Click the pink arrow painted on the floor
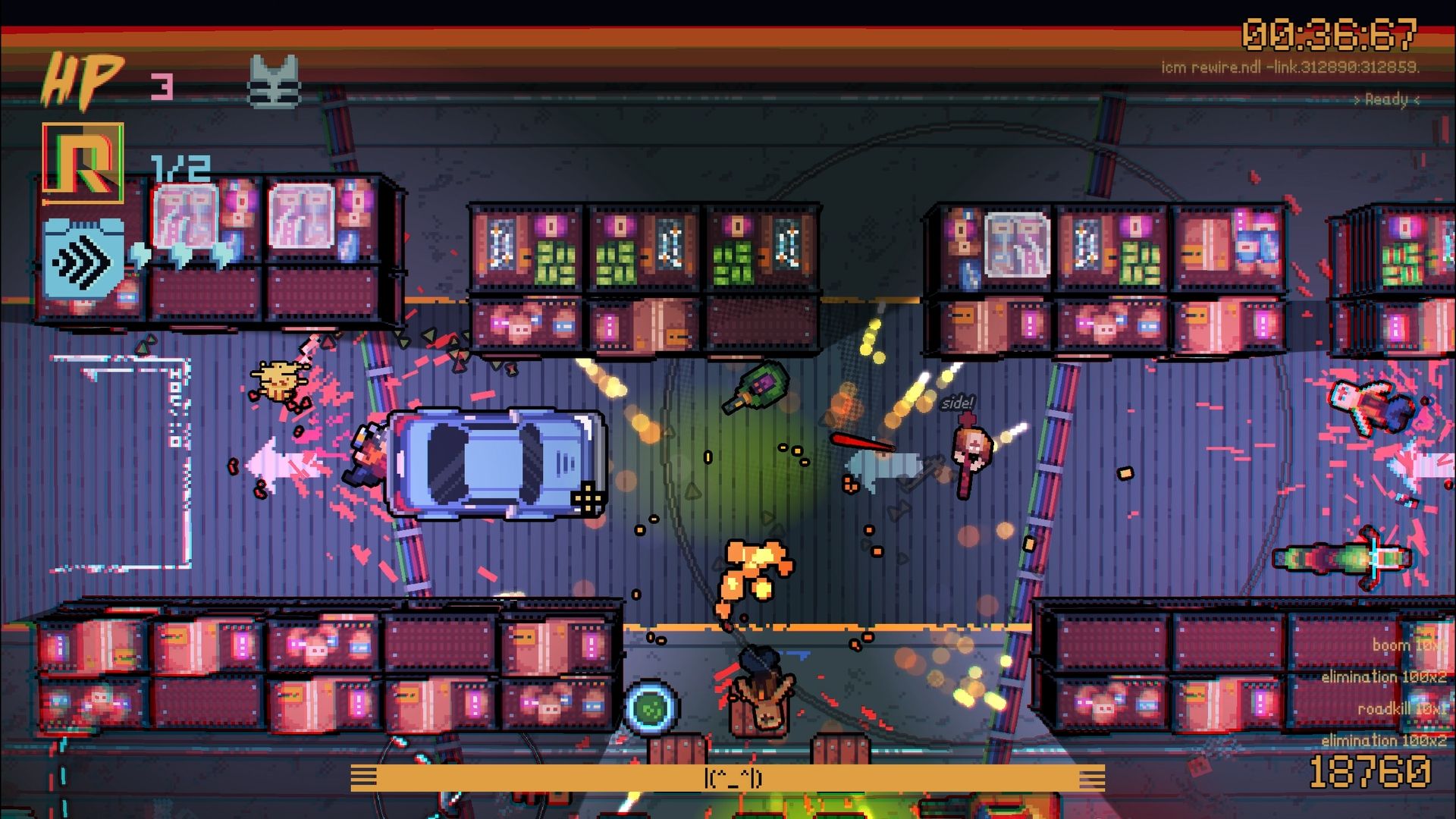1456x819 pixels. (x=287, y=463)
